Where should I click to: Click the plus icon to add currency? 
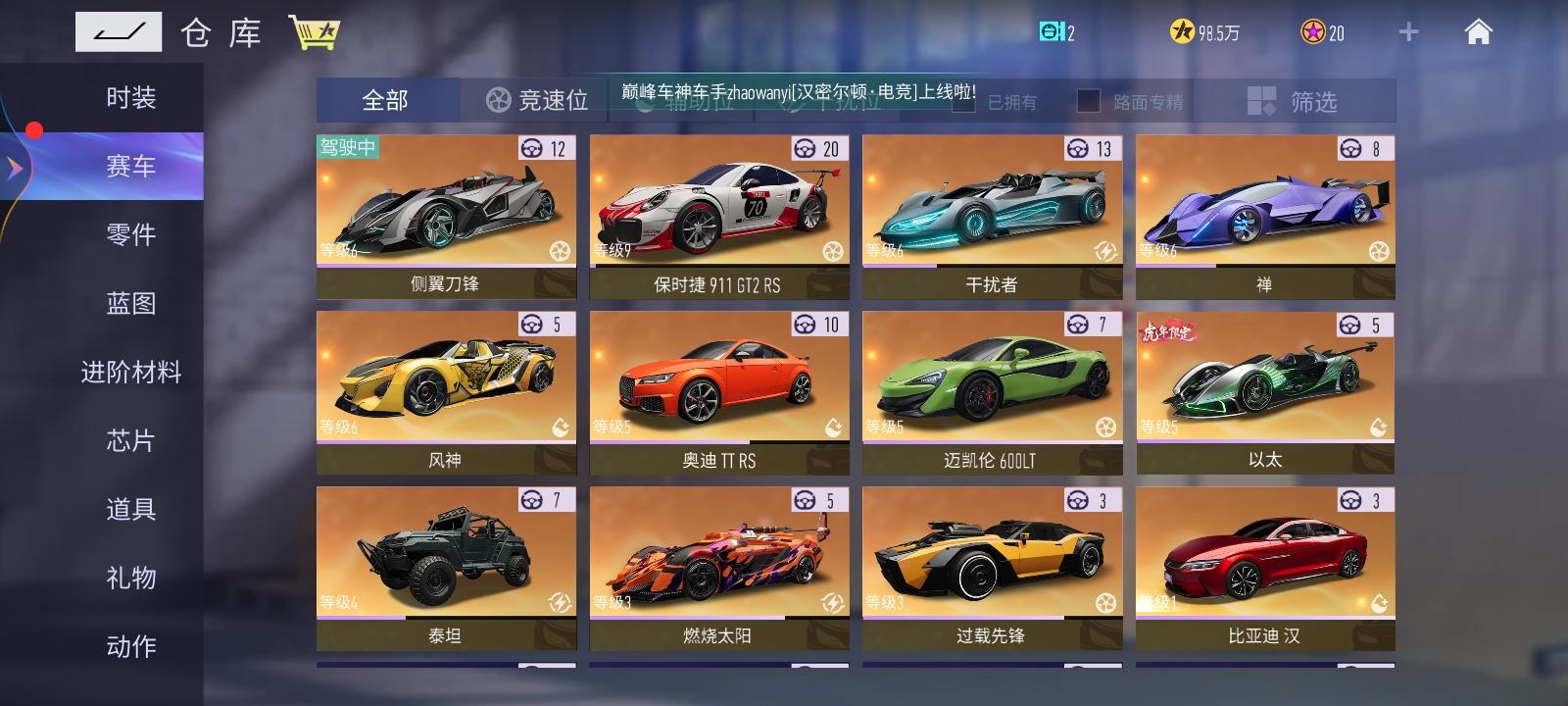[x=1408, y=30]
